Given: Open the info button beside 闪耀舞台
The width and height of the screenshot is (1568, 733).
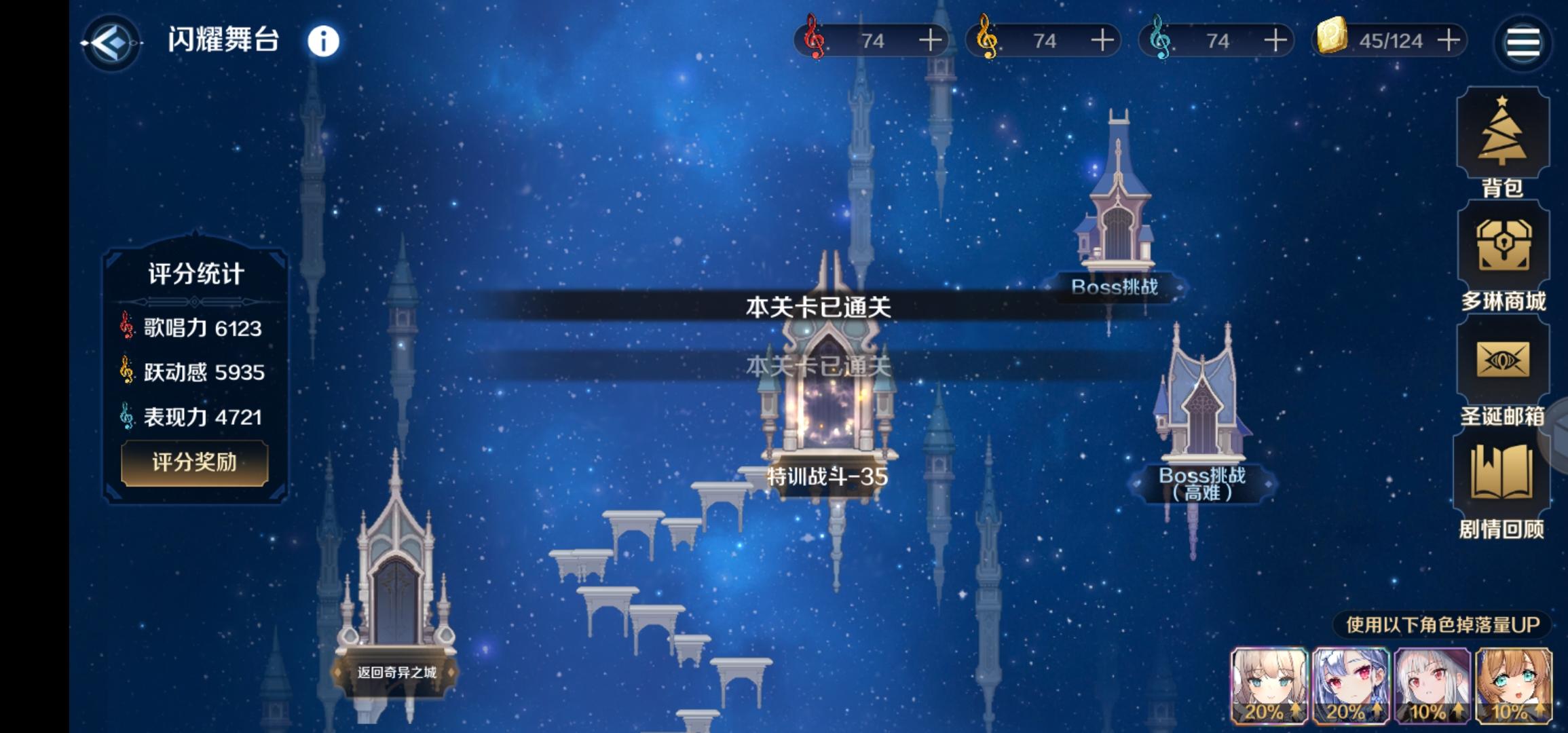Looking at the screenshot, I should coord(323,41).
